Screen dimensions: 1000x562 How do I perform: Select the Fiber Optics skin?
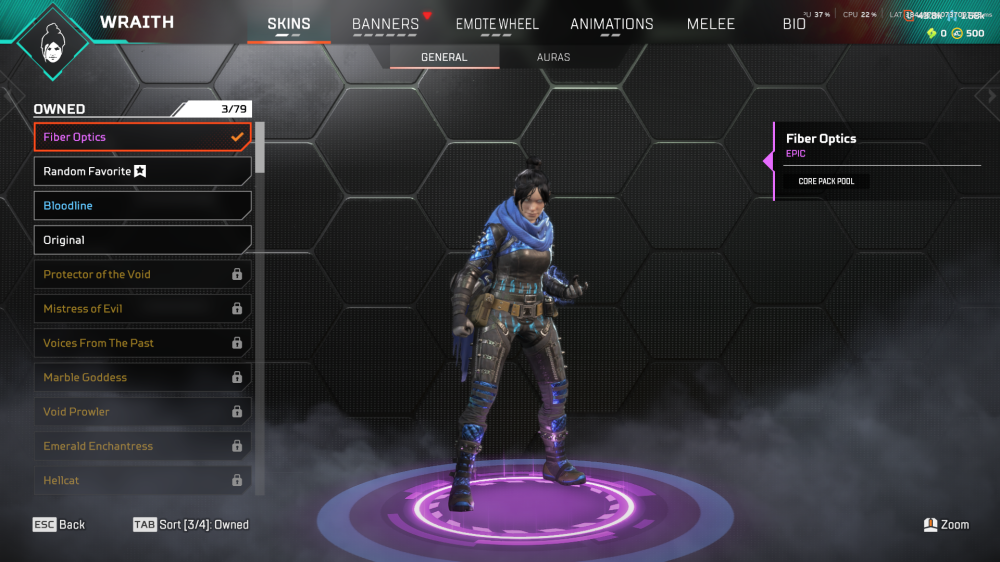[142, 137]
